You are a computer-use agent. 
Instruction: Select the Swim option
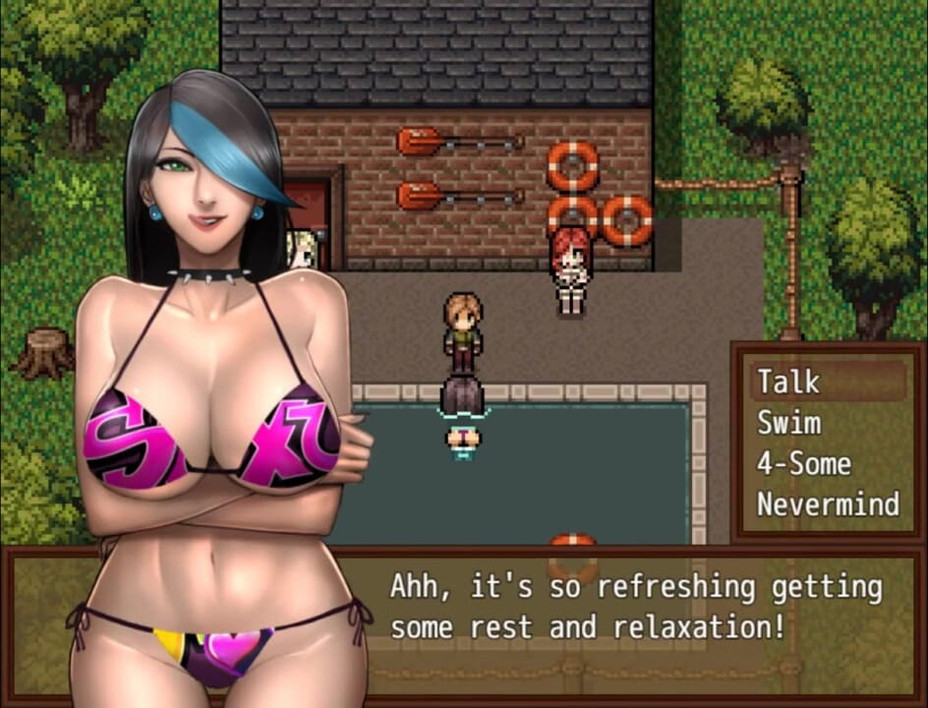tap(790, 422)
